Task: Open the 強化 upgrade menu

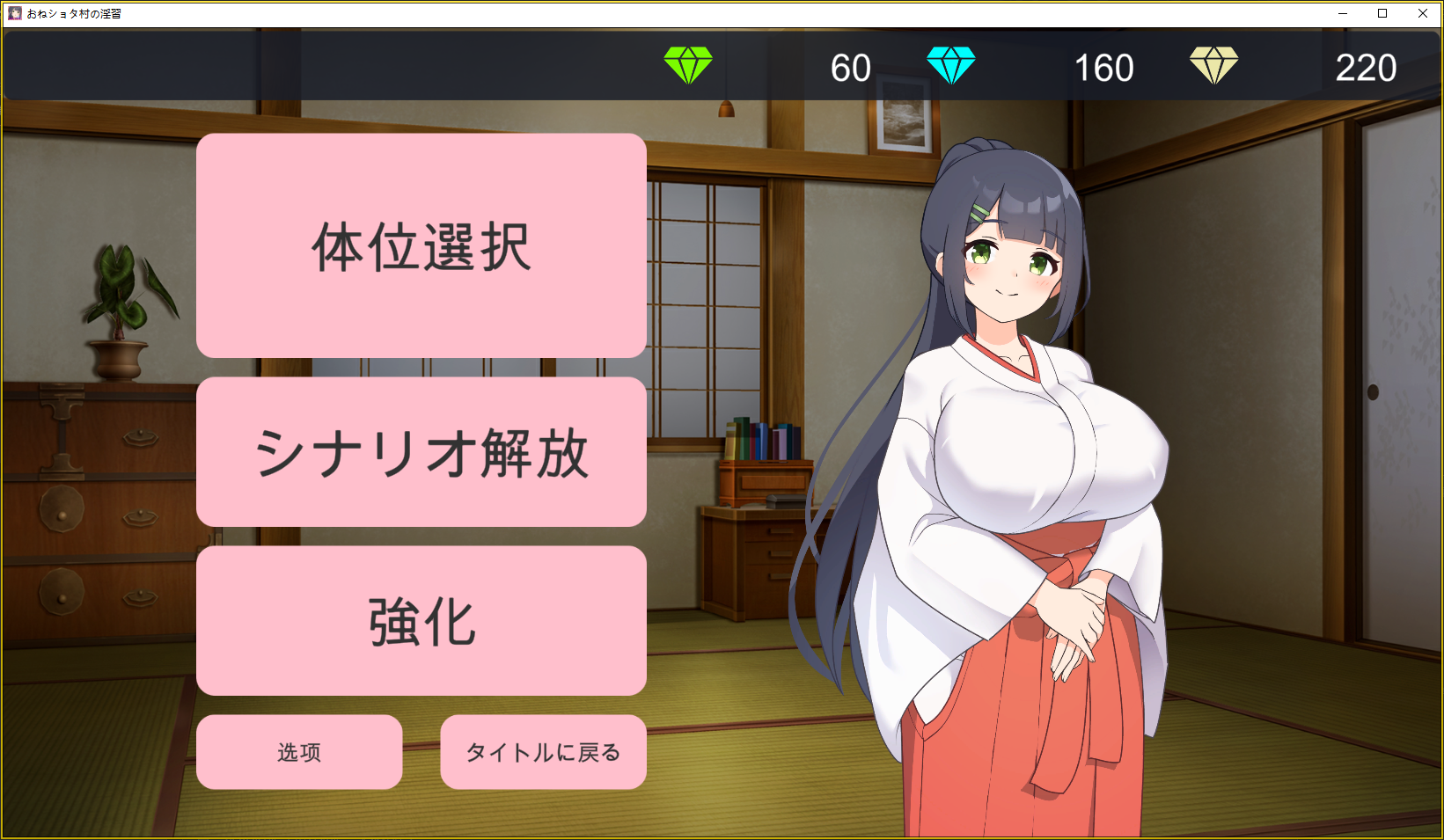Action: coord(421,621)
